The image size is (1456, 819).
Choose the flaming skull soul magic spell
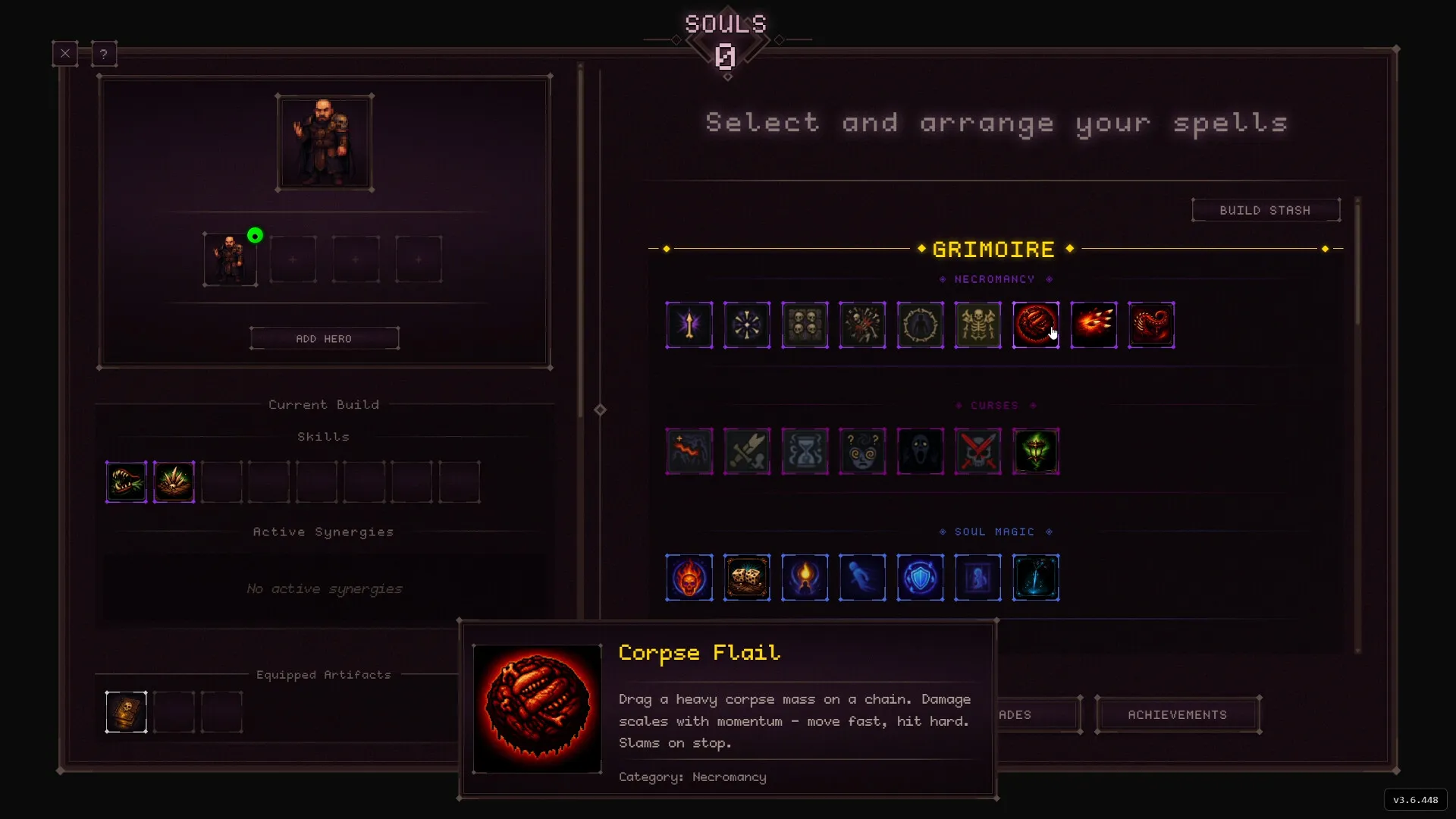click(689, 578)
